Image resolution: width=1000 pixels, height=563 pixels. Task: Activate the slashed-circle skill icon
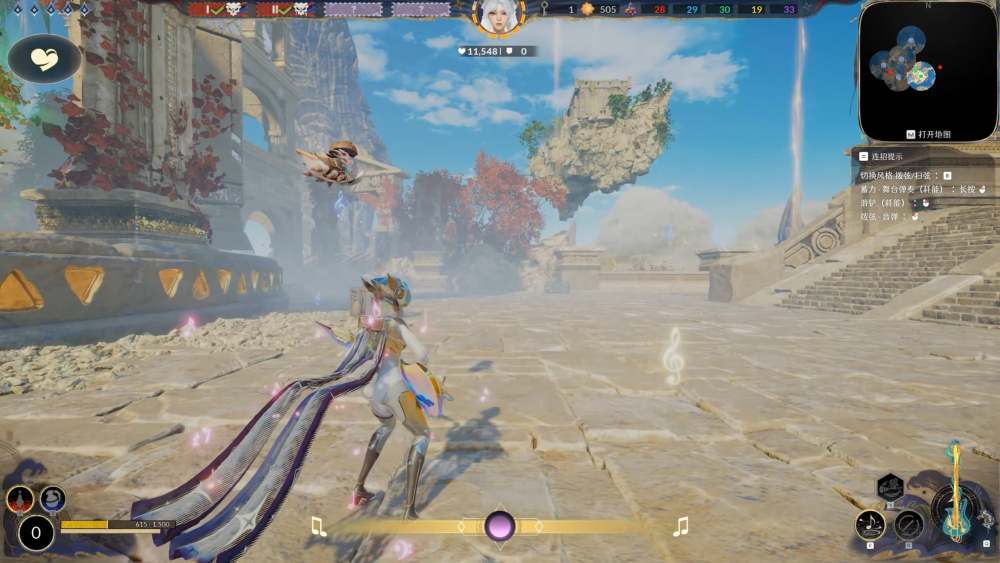point(910,524)
